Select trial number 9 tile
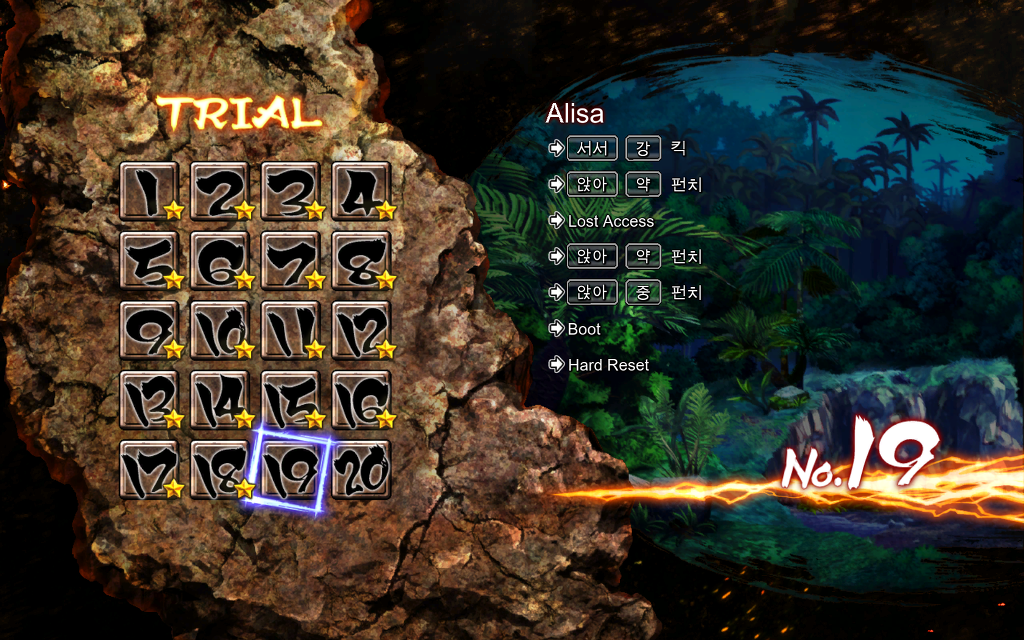Viewport: 1024px width, 640px height. coord(149,330)
